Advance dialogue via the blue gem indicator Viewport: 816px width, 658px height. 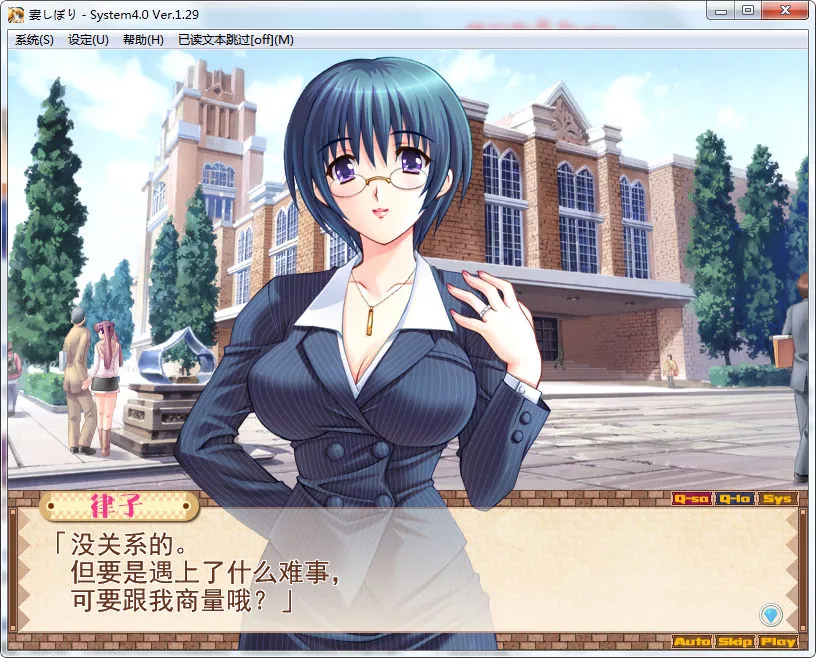770,614
